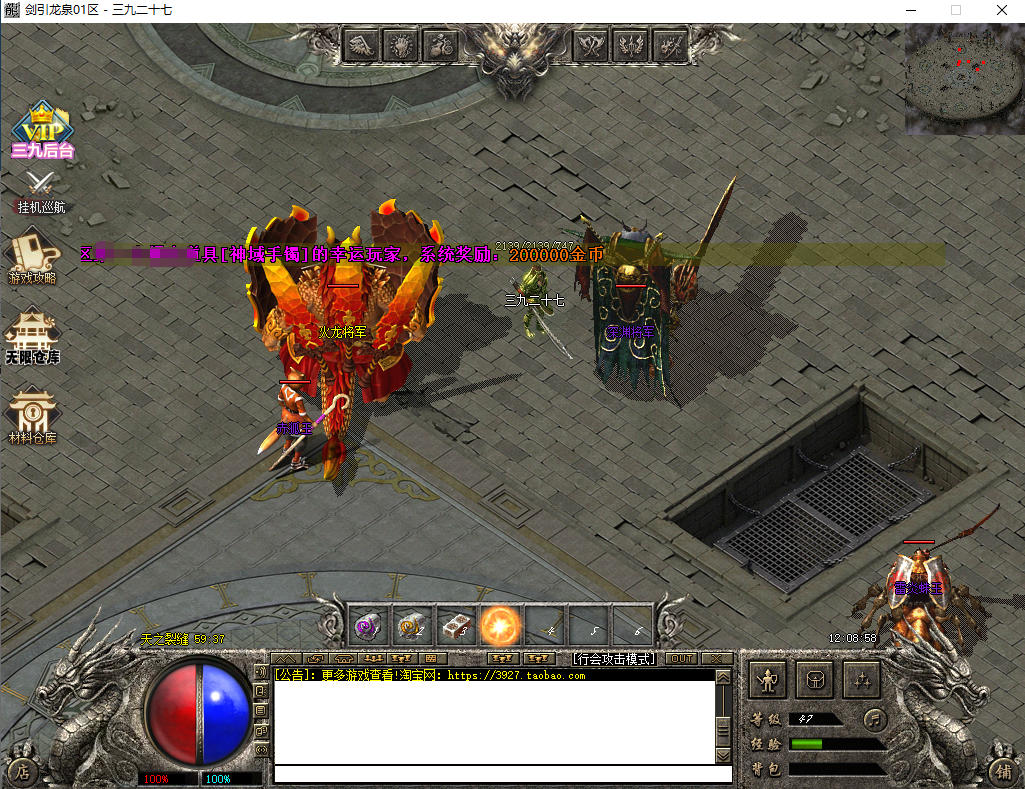Activate 挂机巡航 auto-patrol
This screenshot has height=789, width=1025.
41,191
